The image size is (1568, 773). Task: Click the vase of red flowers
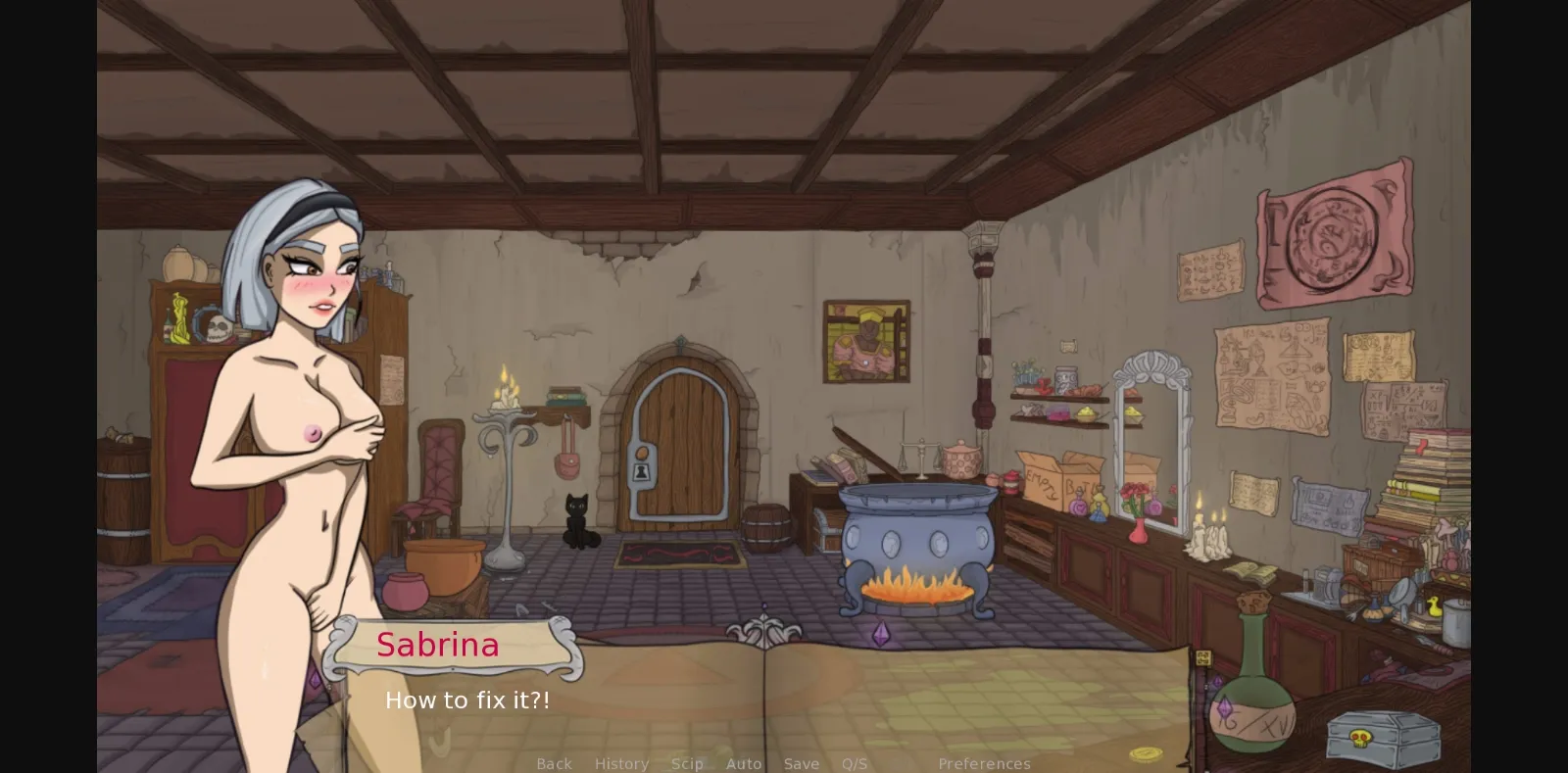pyautogui.click(x=1140, y=502)
